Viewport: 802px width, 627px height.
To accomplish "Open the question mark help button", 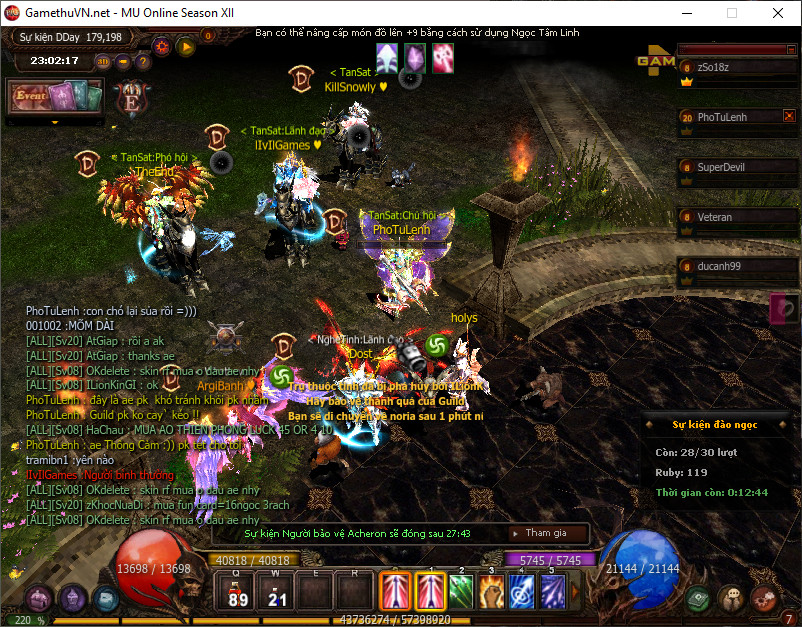I will [144, 61].
